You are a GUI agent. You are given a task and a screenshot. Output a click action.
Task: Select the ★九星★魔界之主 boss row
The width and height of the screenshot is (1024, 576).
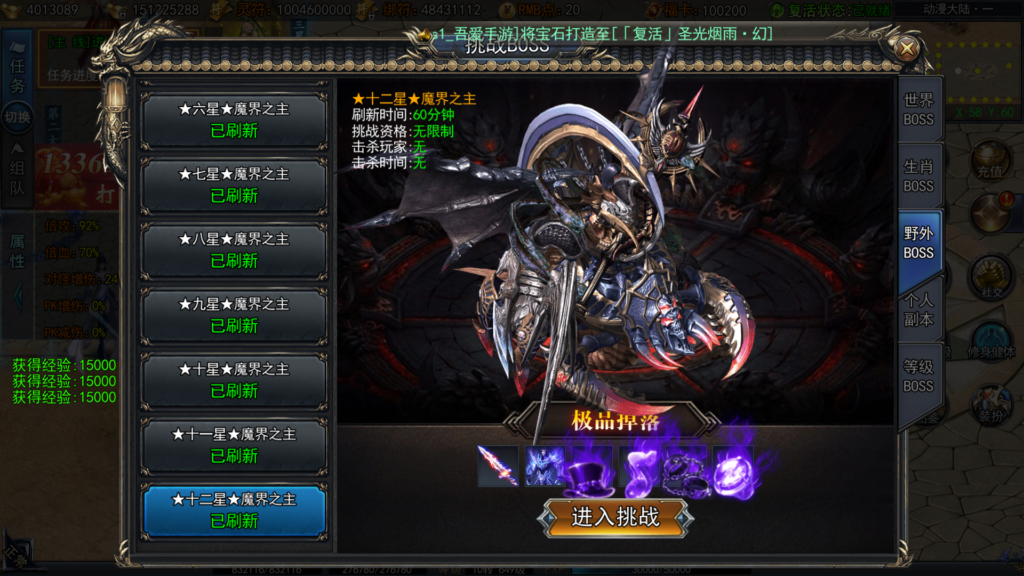[x=234, y=315]
